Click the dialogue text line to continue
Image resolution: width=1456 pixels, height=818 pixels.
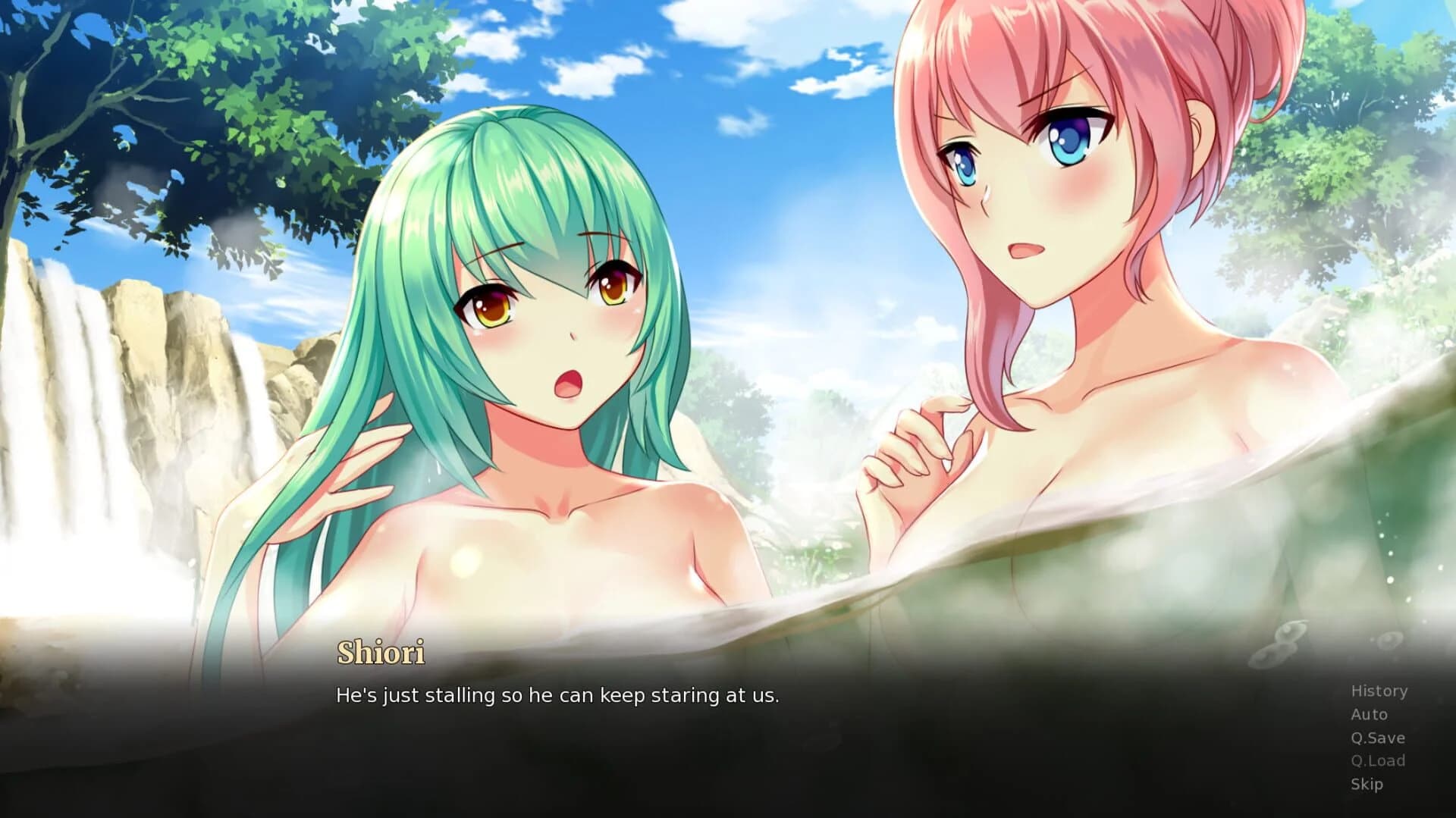click(x=557, y=695)
